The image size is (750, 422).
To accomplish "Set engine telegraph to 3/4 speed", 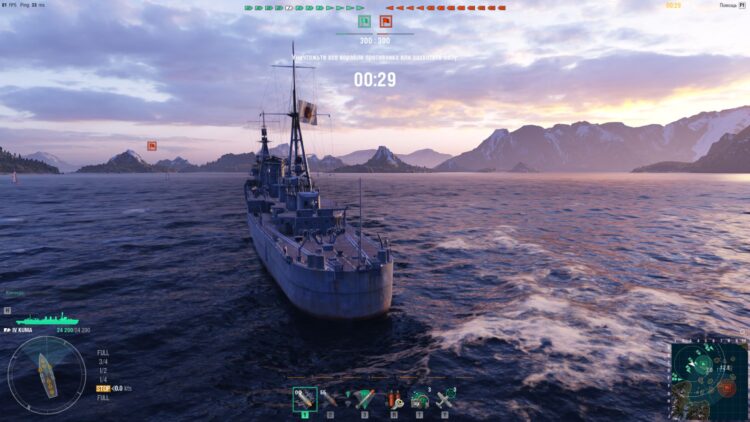I will (103, 361).
